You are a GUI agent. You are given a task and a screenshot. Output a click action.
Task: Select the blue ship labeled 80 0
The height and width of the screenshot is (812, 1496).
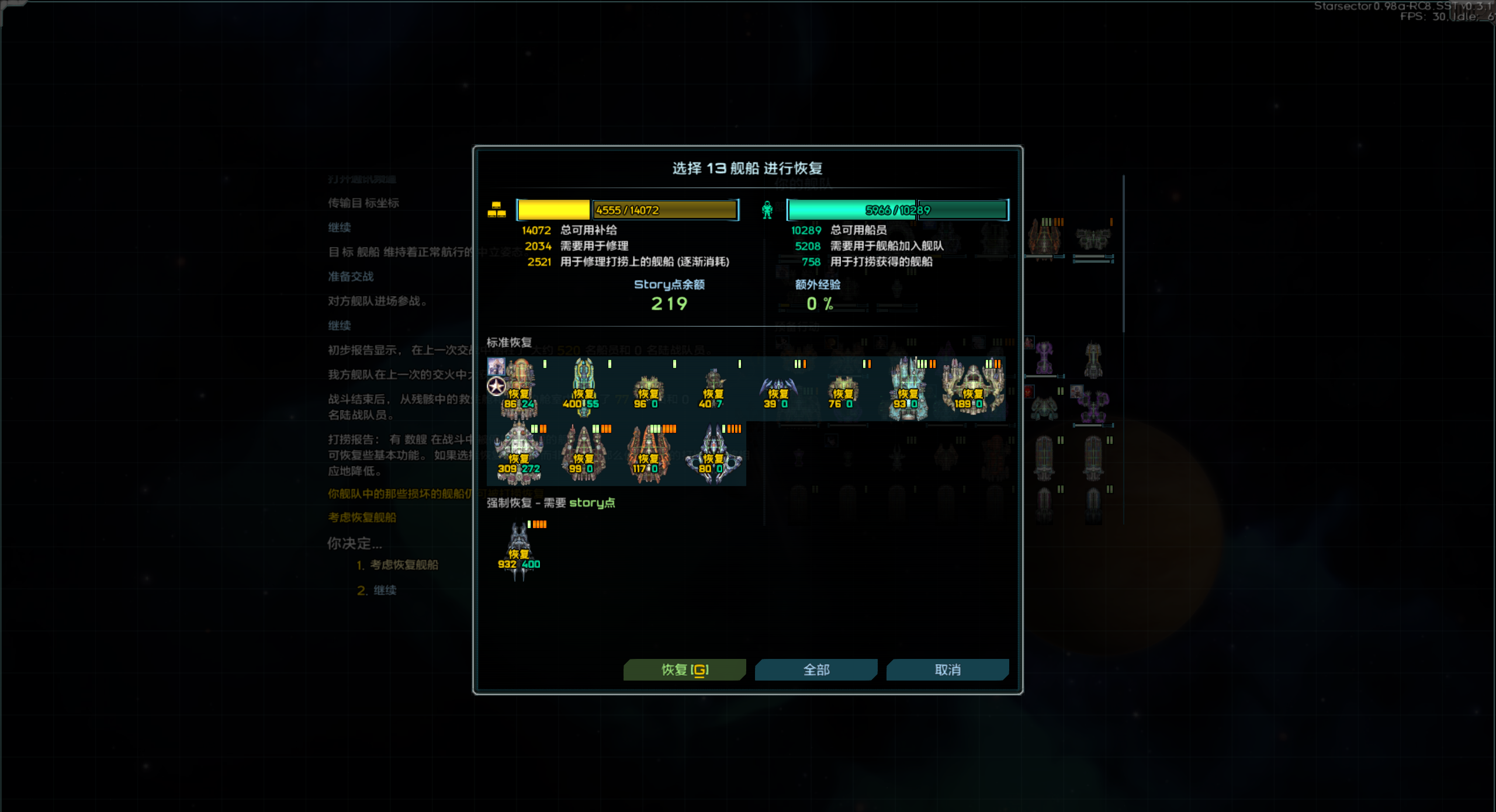click(x=713, y=454)
